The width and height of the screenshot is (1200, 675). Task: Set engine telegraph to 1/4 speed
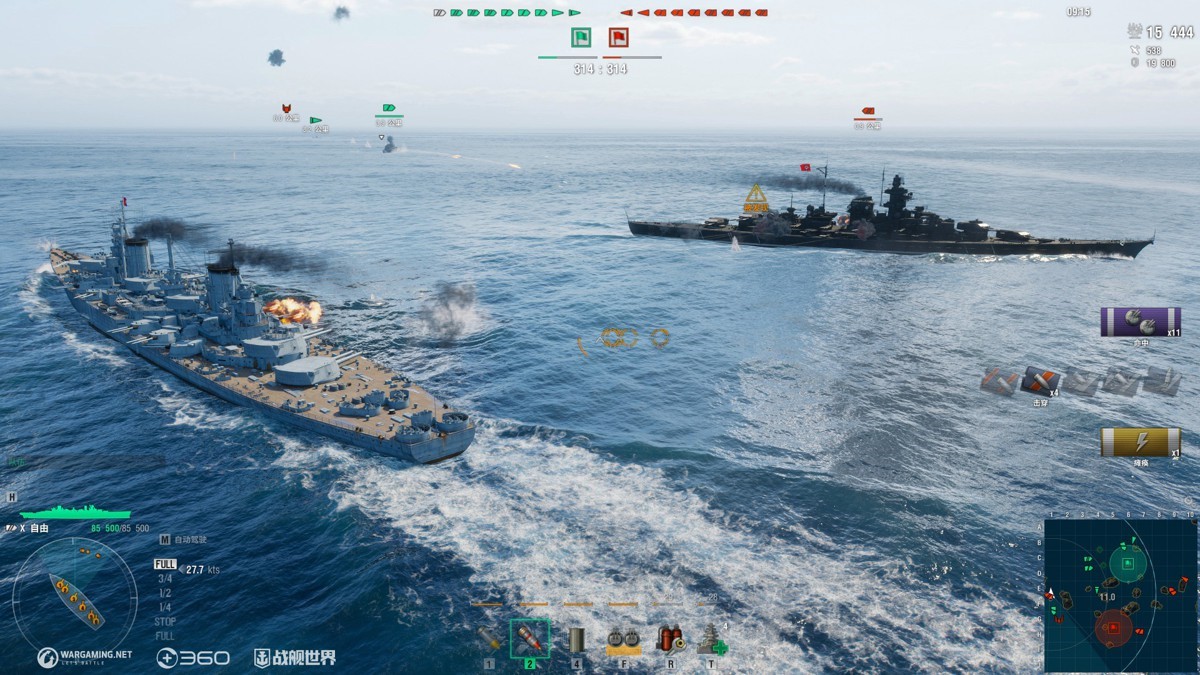point(164,607)
